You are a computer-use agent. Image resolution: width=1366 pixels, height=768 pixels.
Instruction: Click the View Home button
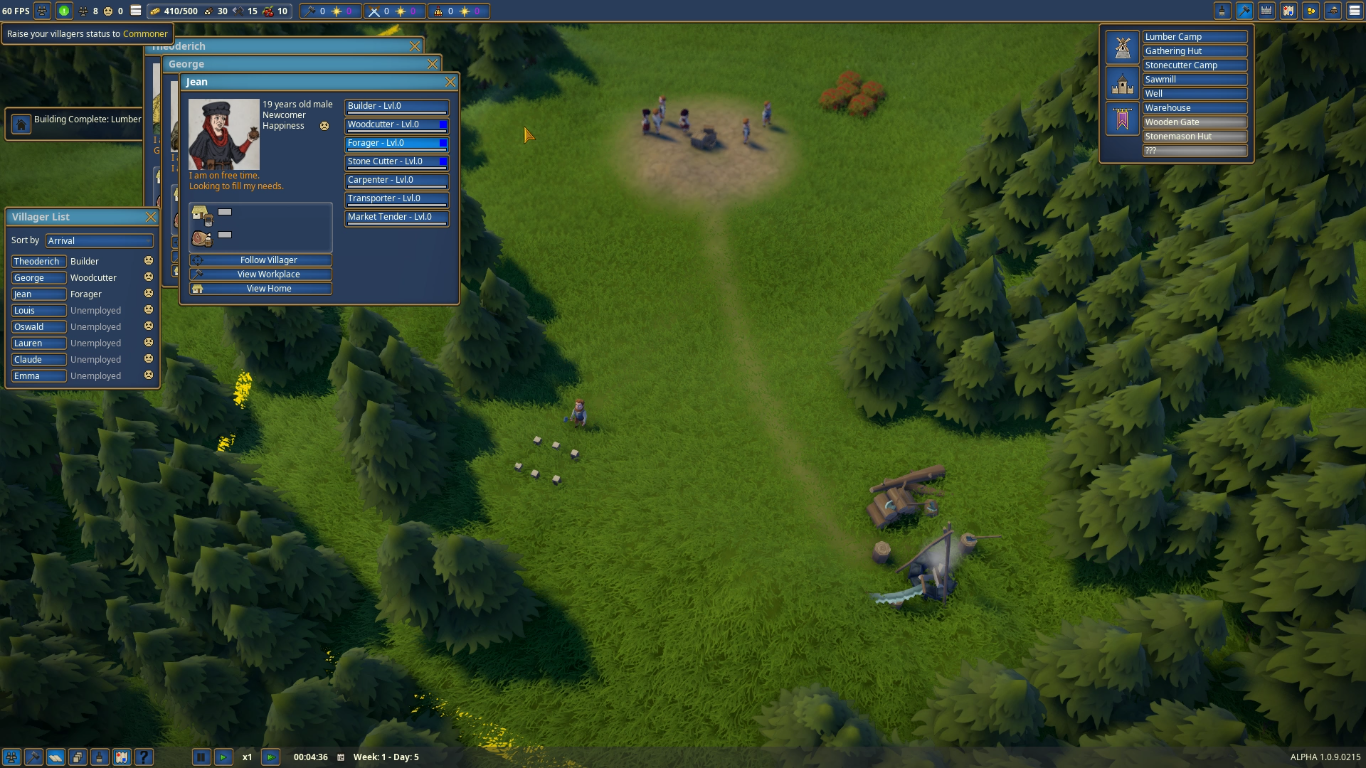[261, 289]
